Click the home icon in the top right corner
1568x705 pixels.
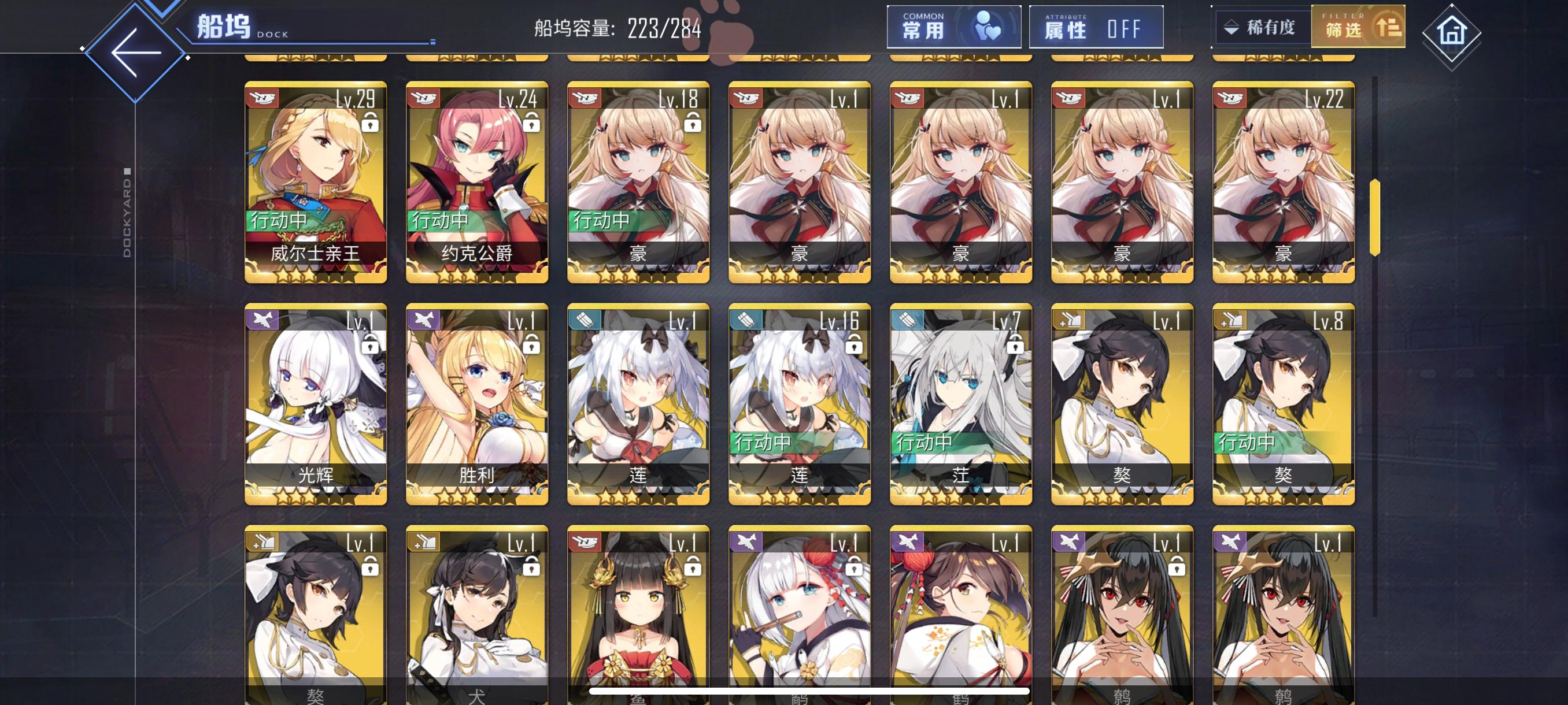pos(1452,34)
